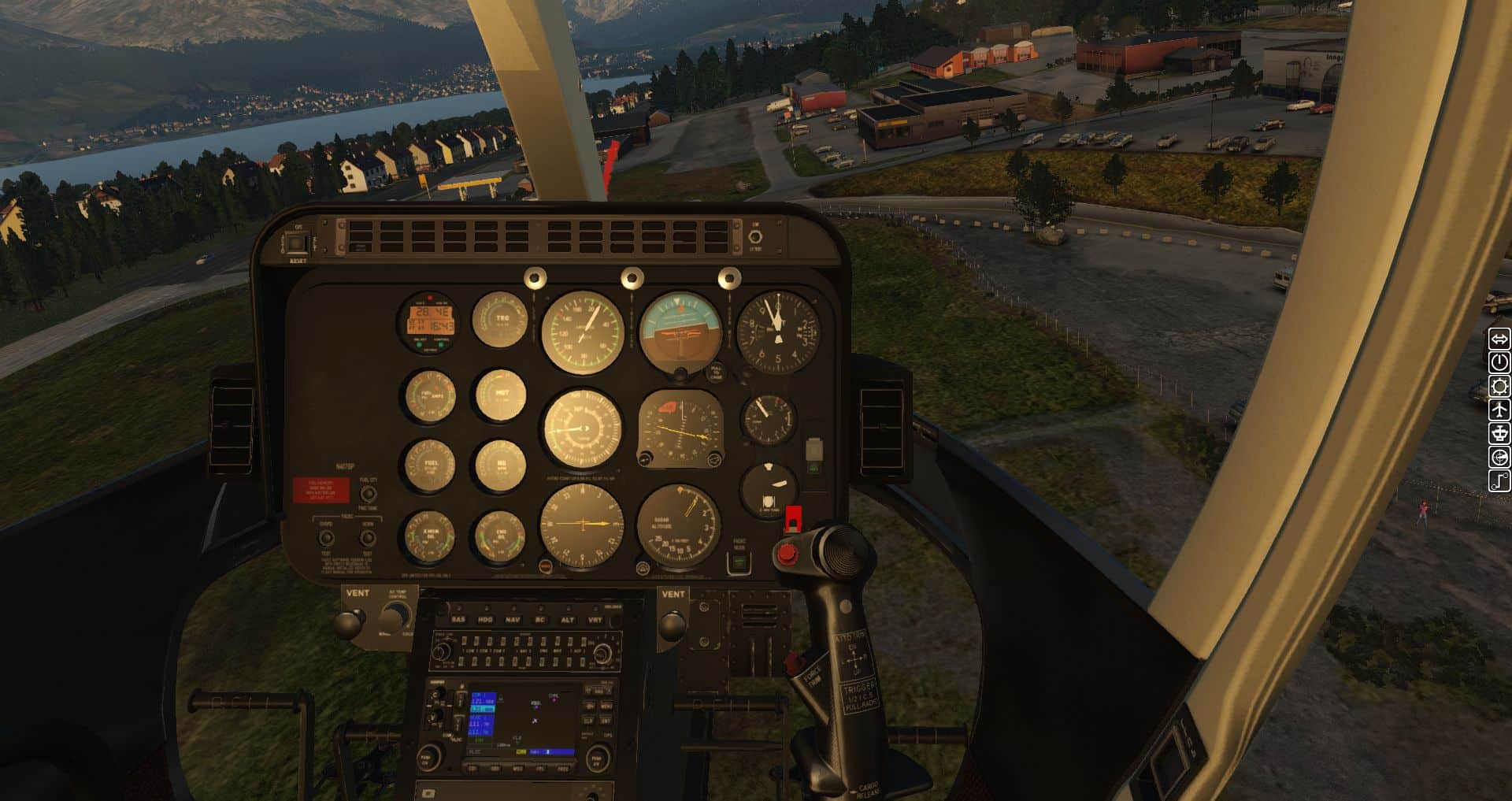Engage the SAS autopilot button
Viewport: 1512px width, 801px height.
[x=458, y=620]
